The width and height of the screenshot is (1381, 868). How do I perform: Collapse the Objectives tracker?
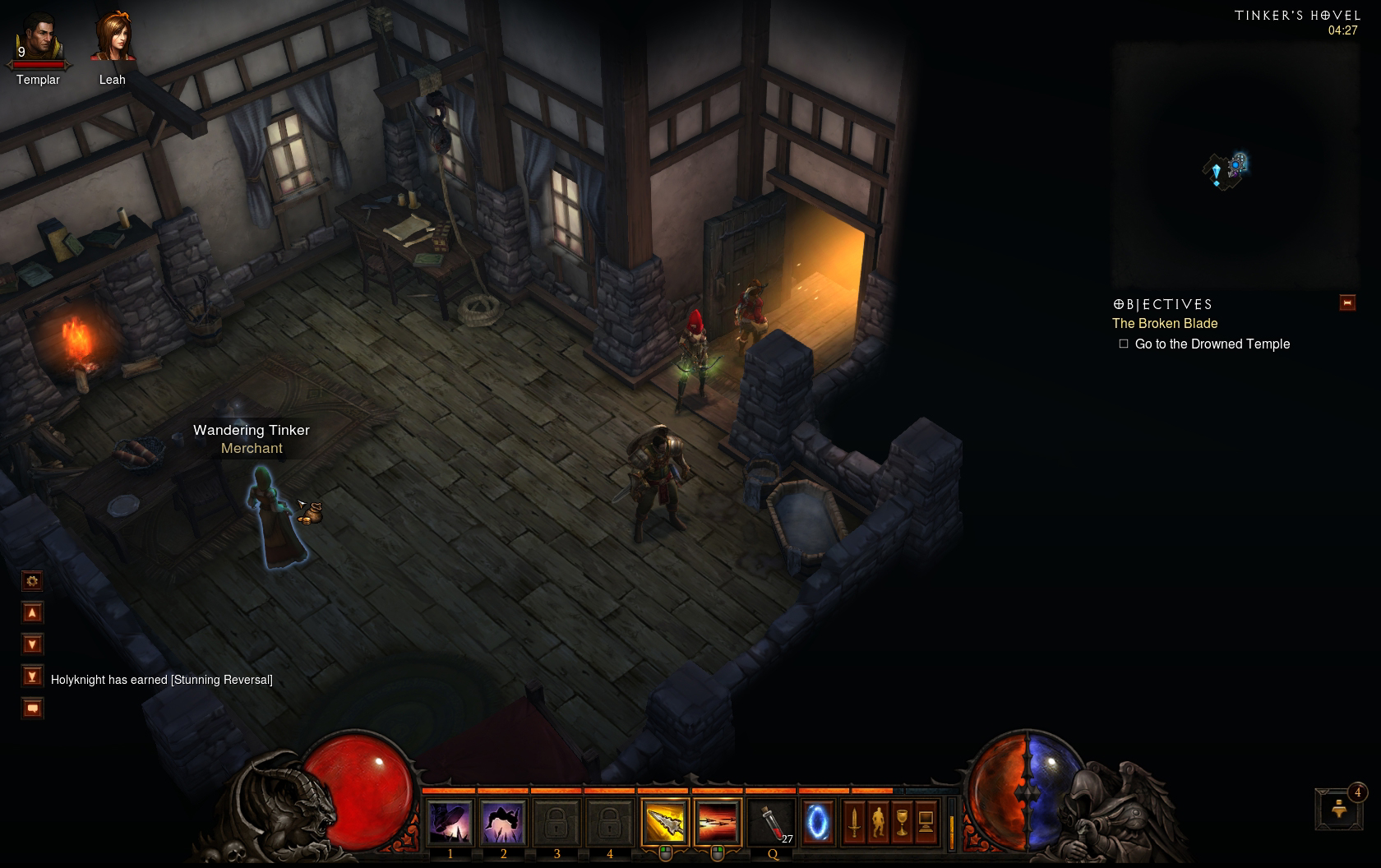click(x=1347, y=302)
